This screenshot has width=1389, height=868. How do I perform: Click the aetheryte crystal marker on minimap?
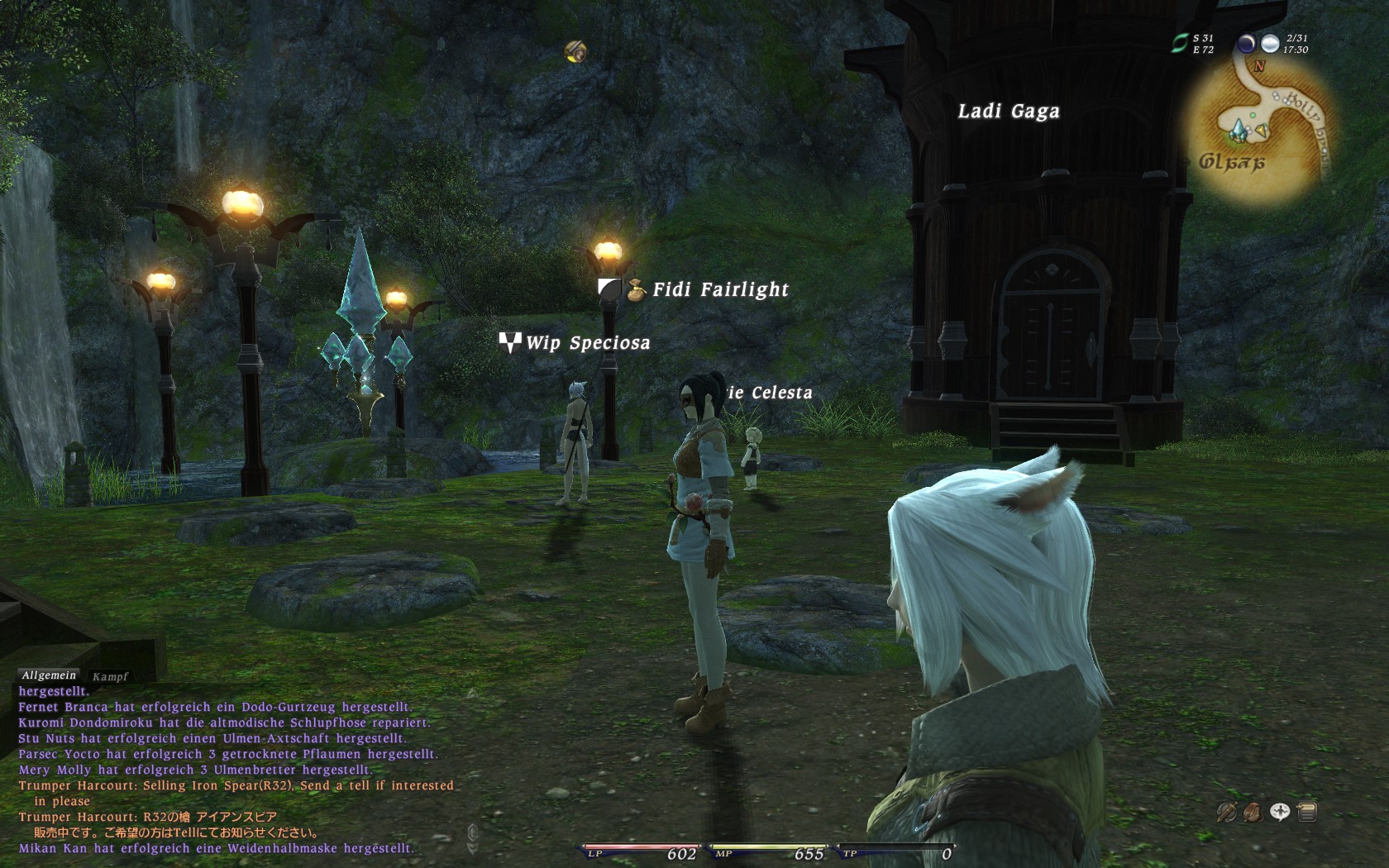click(1238, 131)
